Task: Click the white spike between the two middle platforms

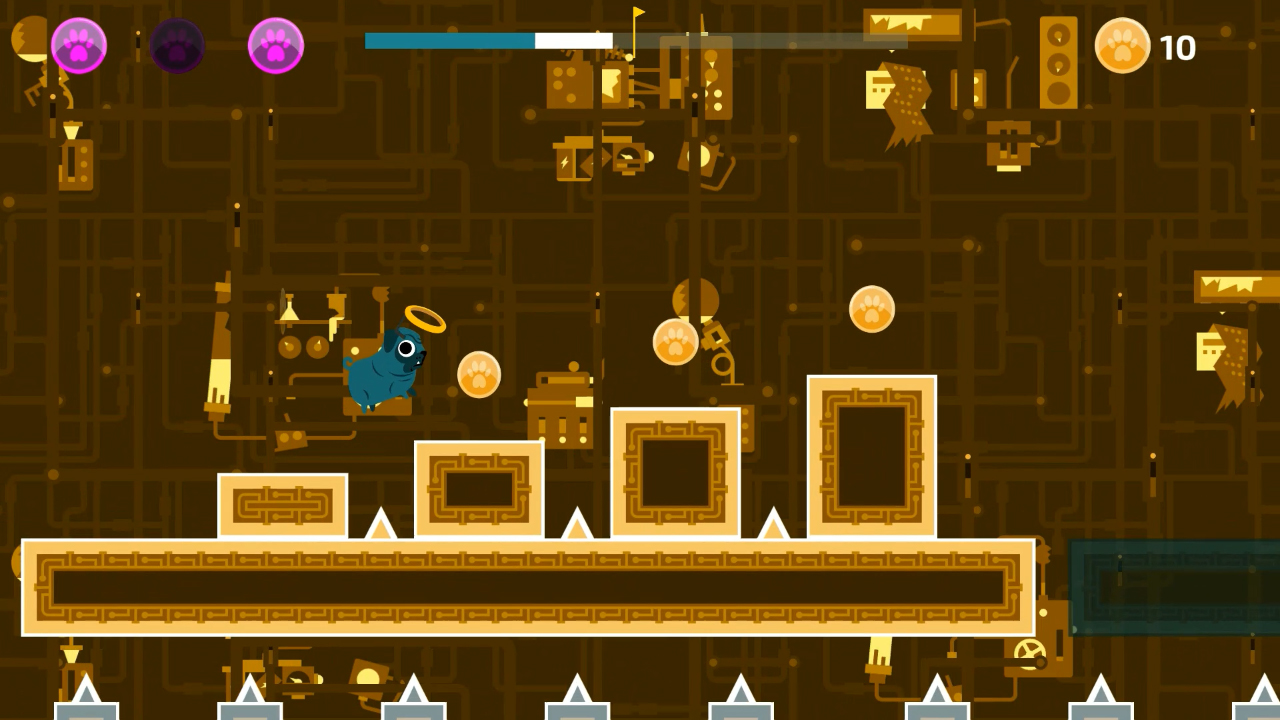Action: pyautogui.click(x=578, y=525)
